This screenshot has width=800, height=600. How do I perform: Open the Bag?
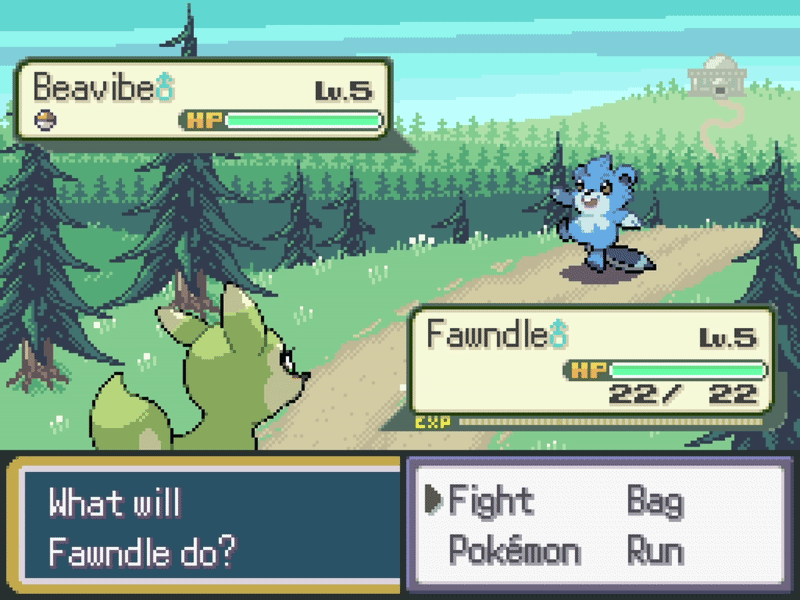(x=654, y=500)
